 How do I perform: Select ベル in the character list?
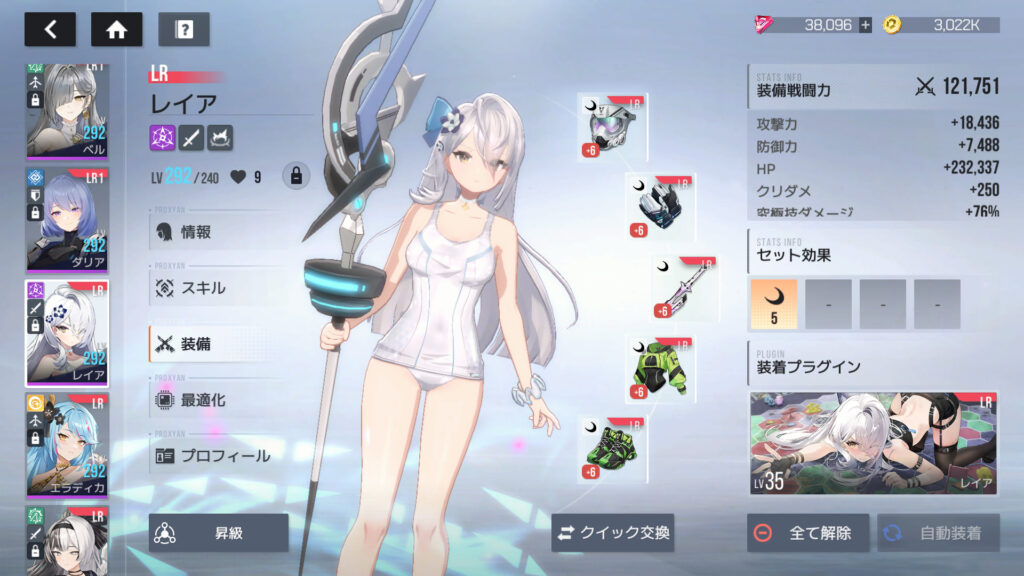66,111
